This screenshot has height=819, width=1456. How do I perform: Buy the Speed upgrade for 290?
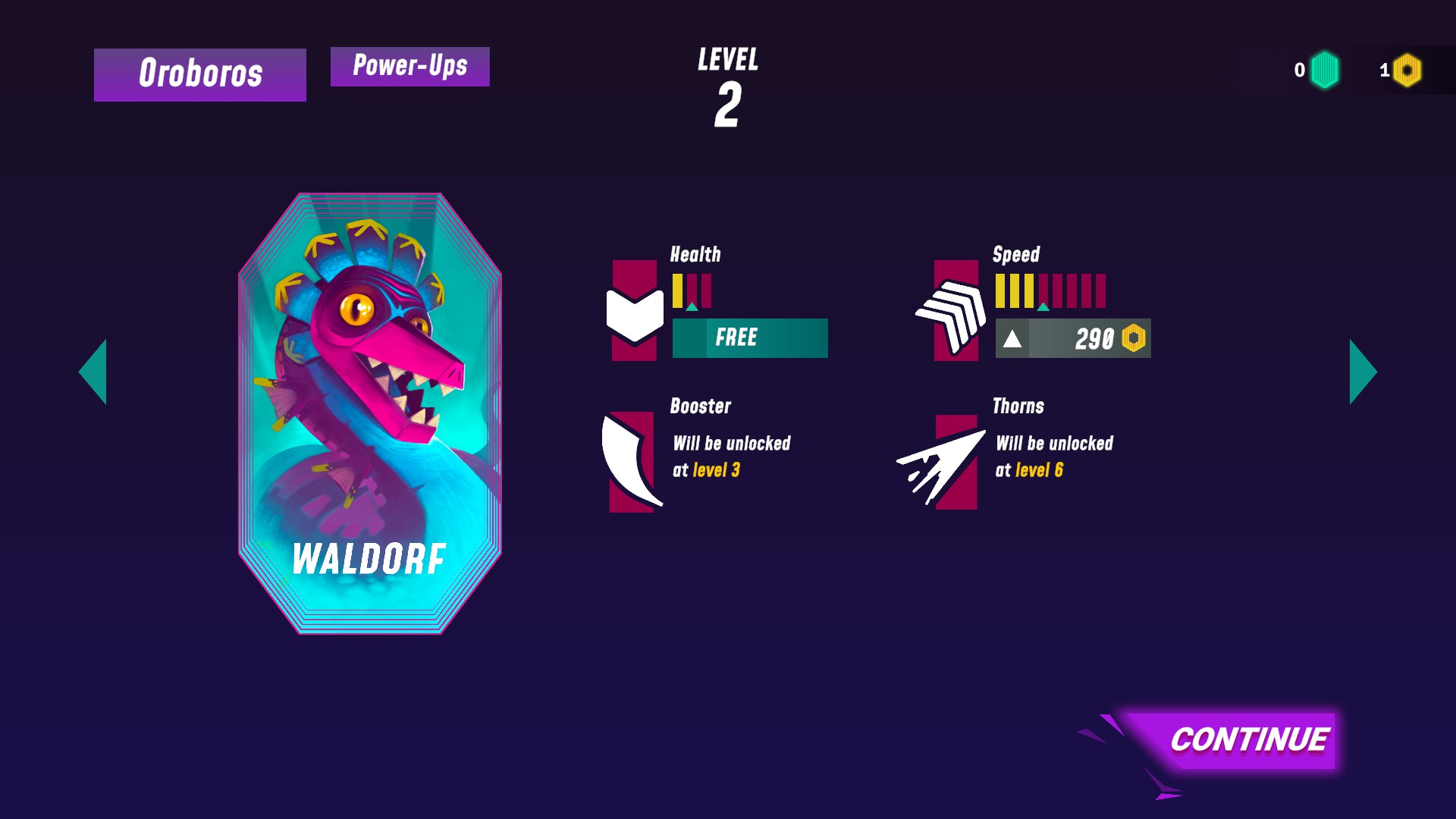(1072, 338)
